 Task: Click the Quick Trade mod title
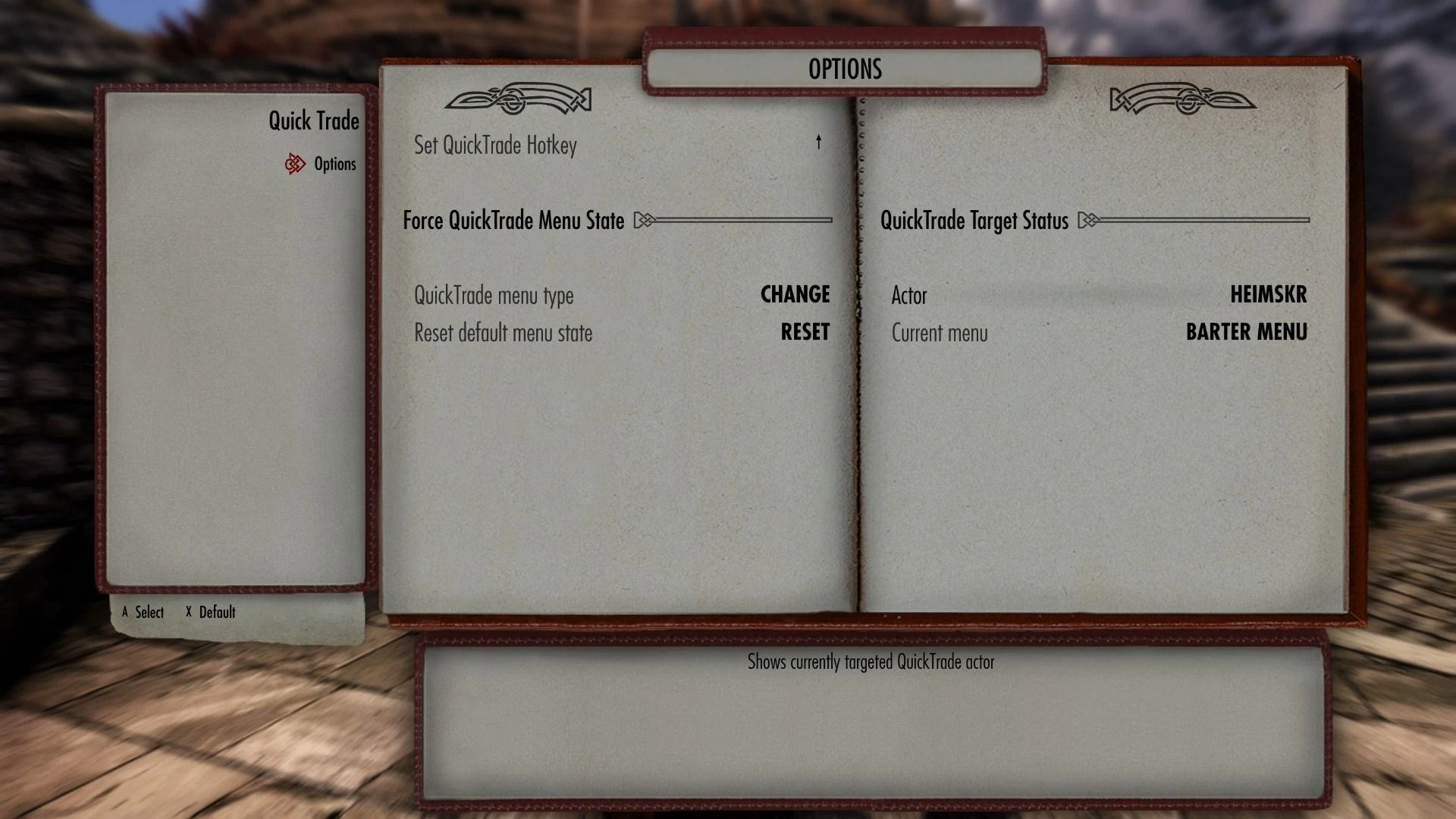pyautogui.click(x=313, y=121)
